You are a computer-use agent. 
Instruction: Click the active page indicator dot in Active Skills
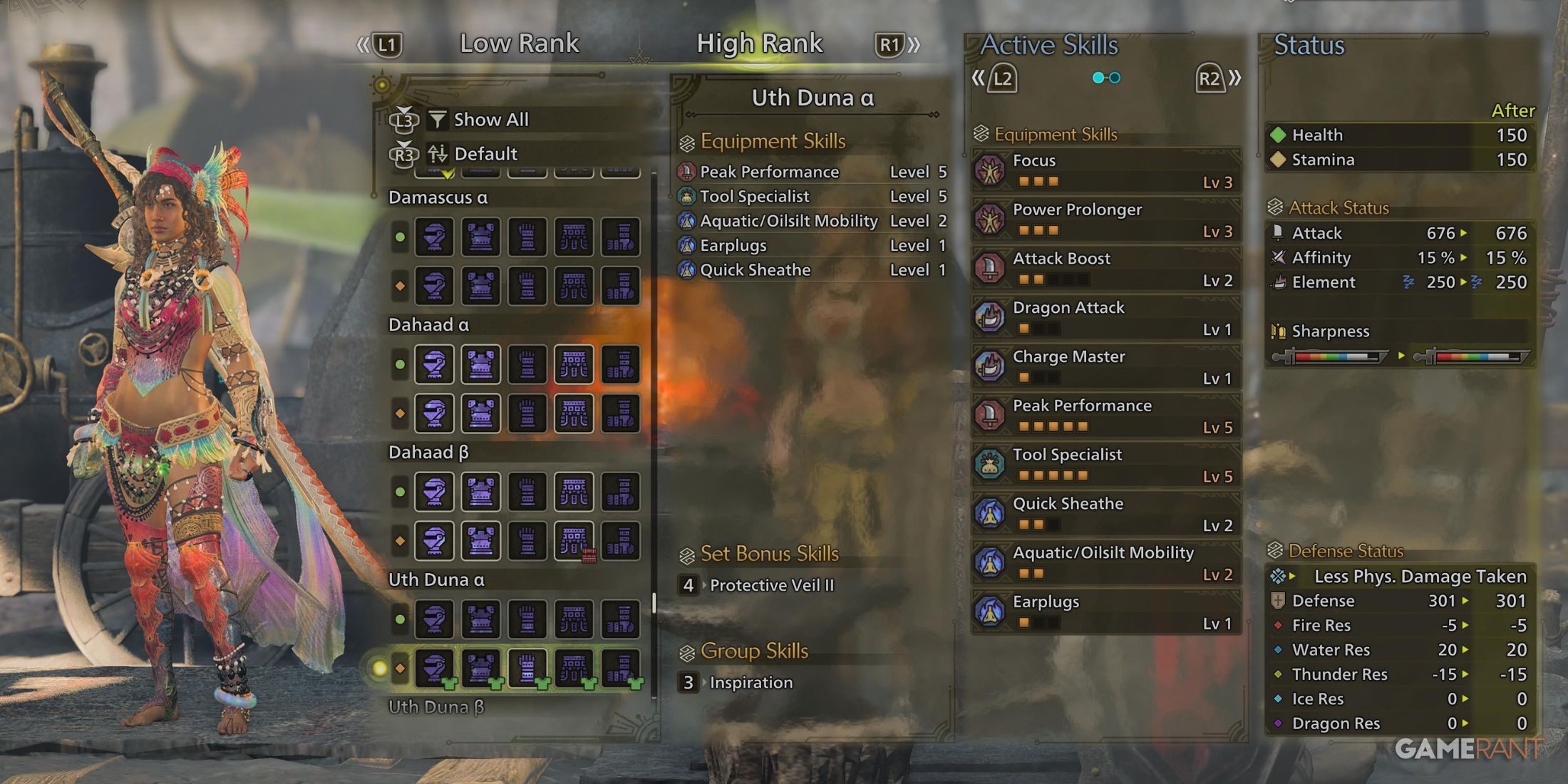pyautogui.click(x=1098, y=78)
